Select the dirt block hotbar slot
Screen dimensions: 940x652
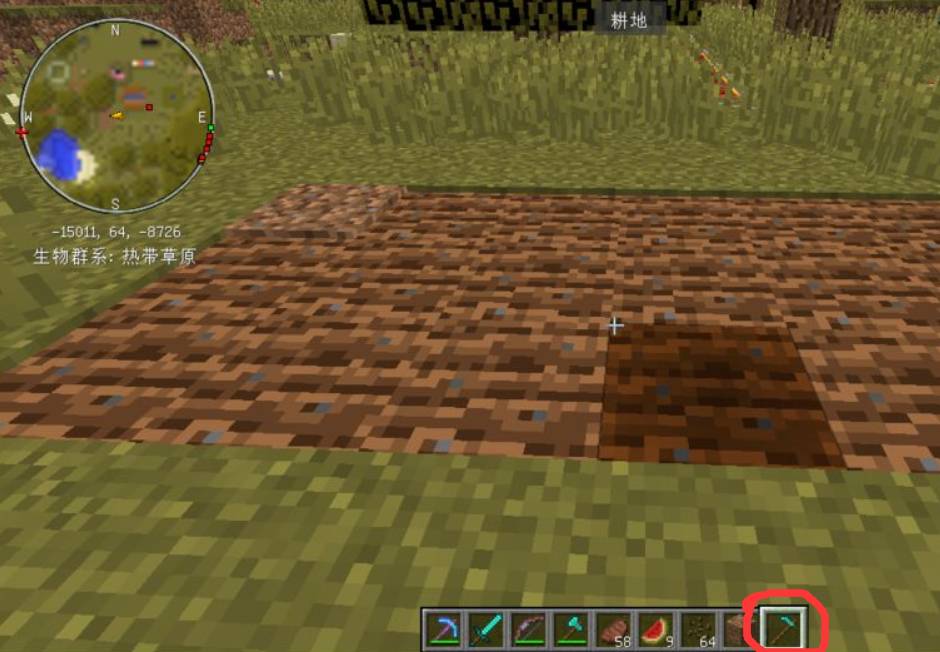coord(736,630)
